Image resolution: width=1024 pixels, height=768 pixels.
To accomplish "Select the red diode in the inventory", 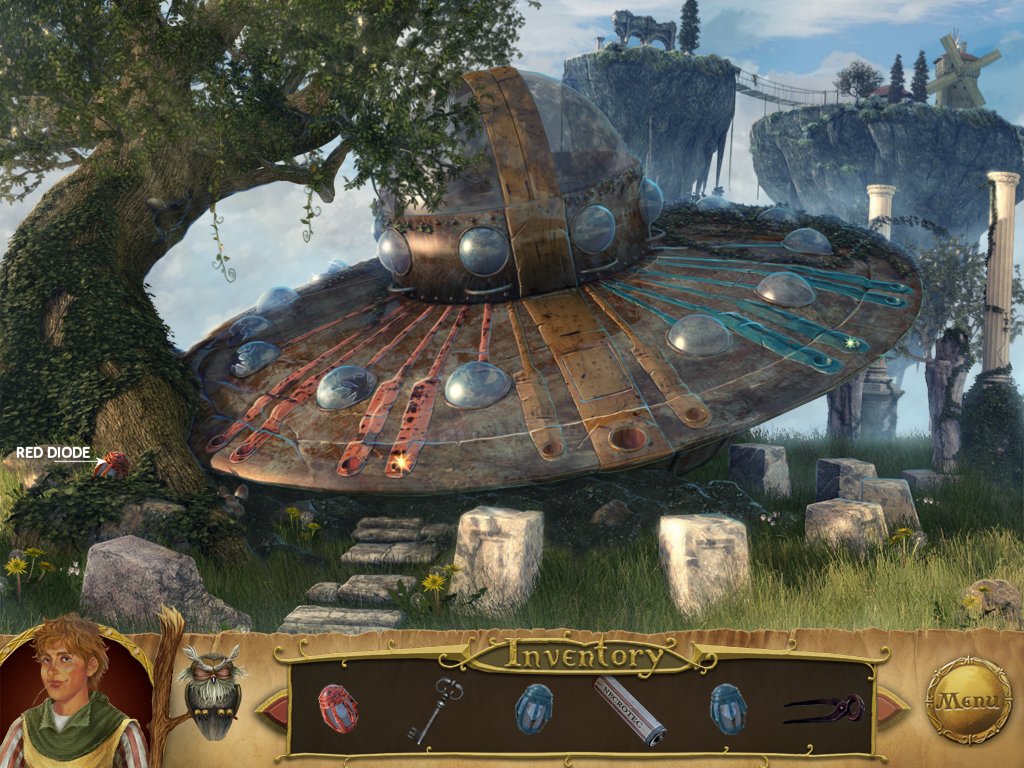I will [x=338, y=707].
